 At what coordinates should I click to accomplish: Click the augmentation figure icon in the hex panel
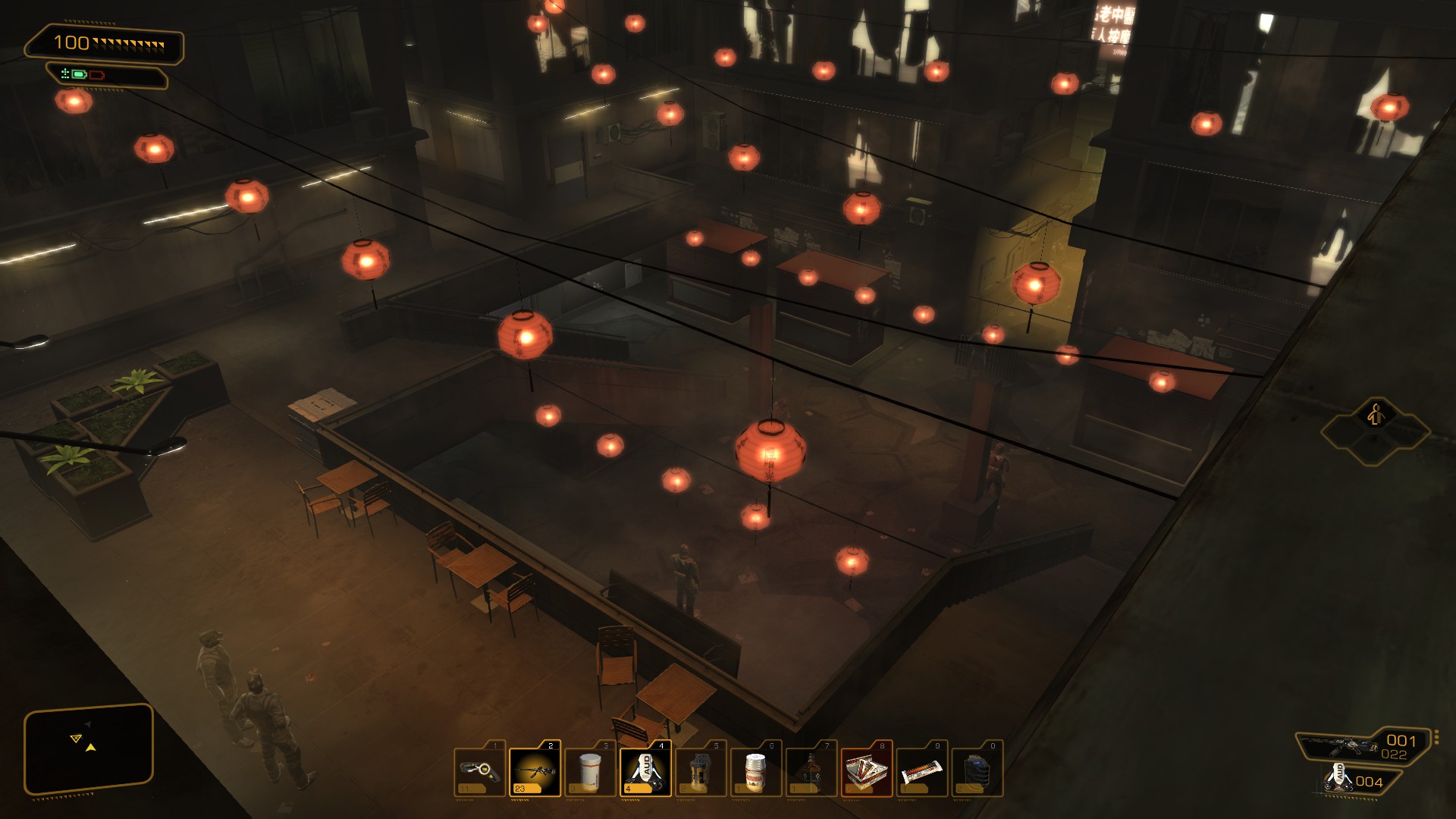1375,415
